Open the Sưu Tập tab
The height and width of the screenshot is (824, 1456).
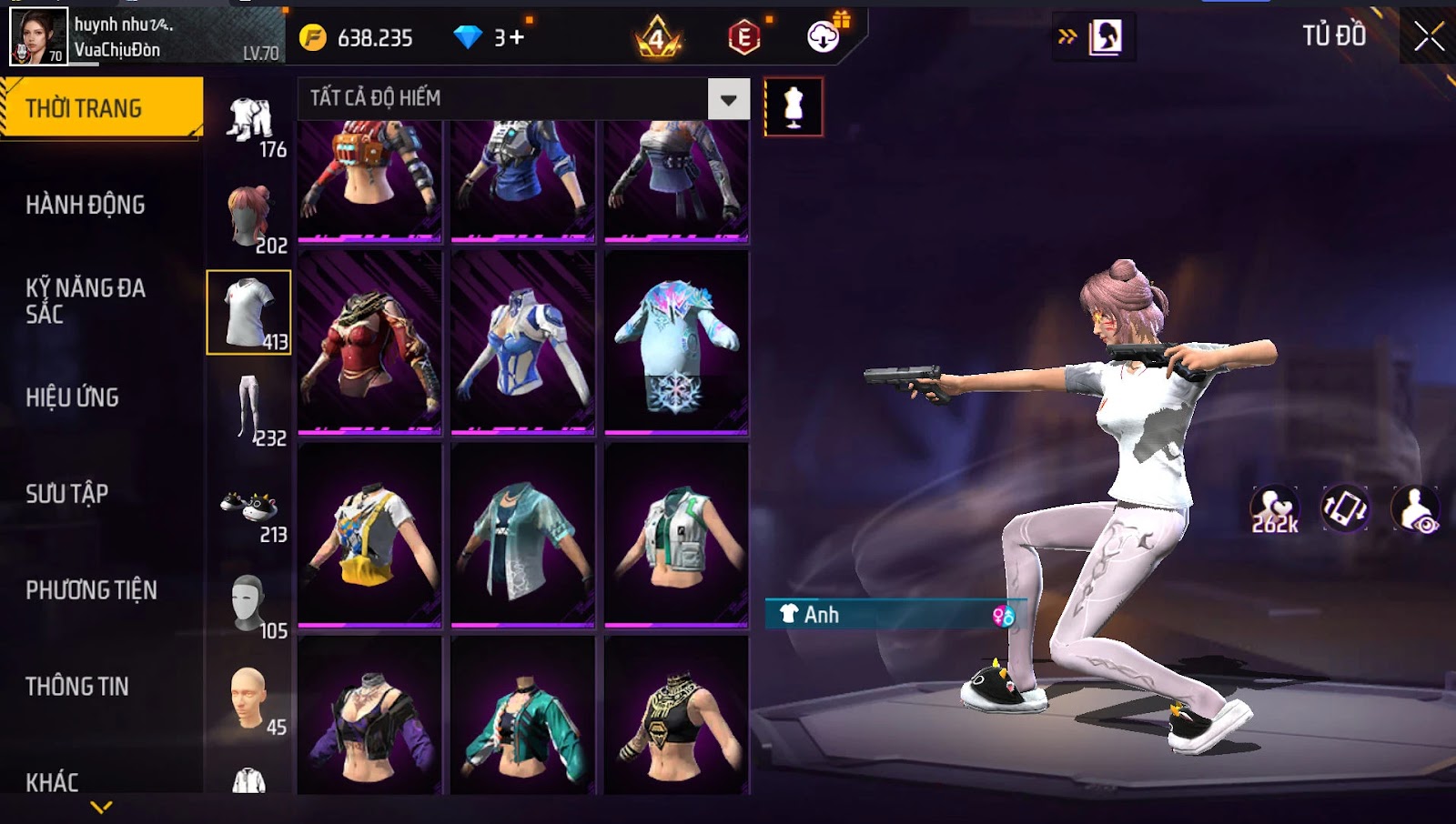click(x=66, y=494)
